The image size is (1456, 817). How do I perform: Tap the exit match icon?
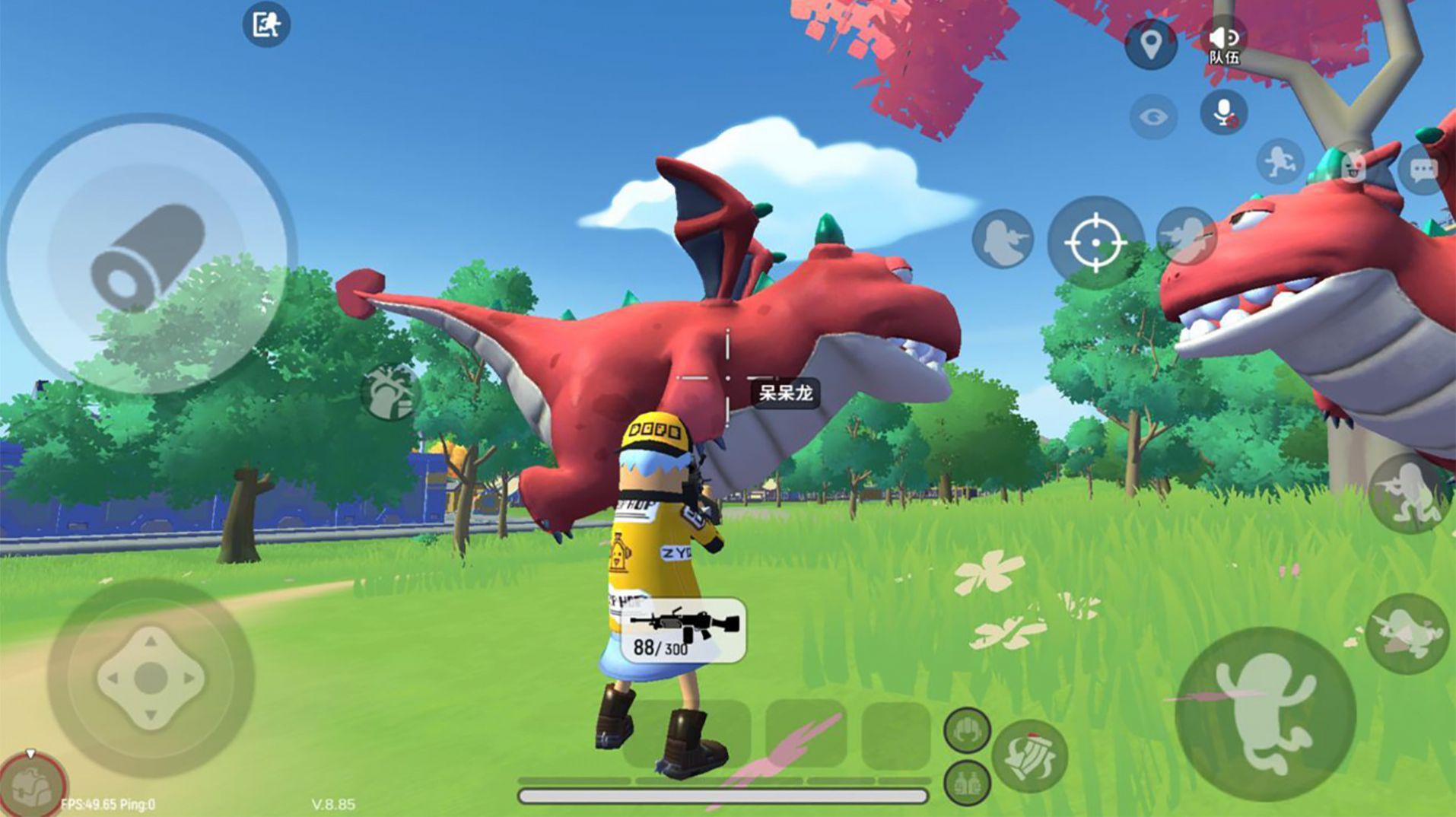[266, 24]
